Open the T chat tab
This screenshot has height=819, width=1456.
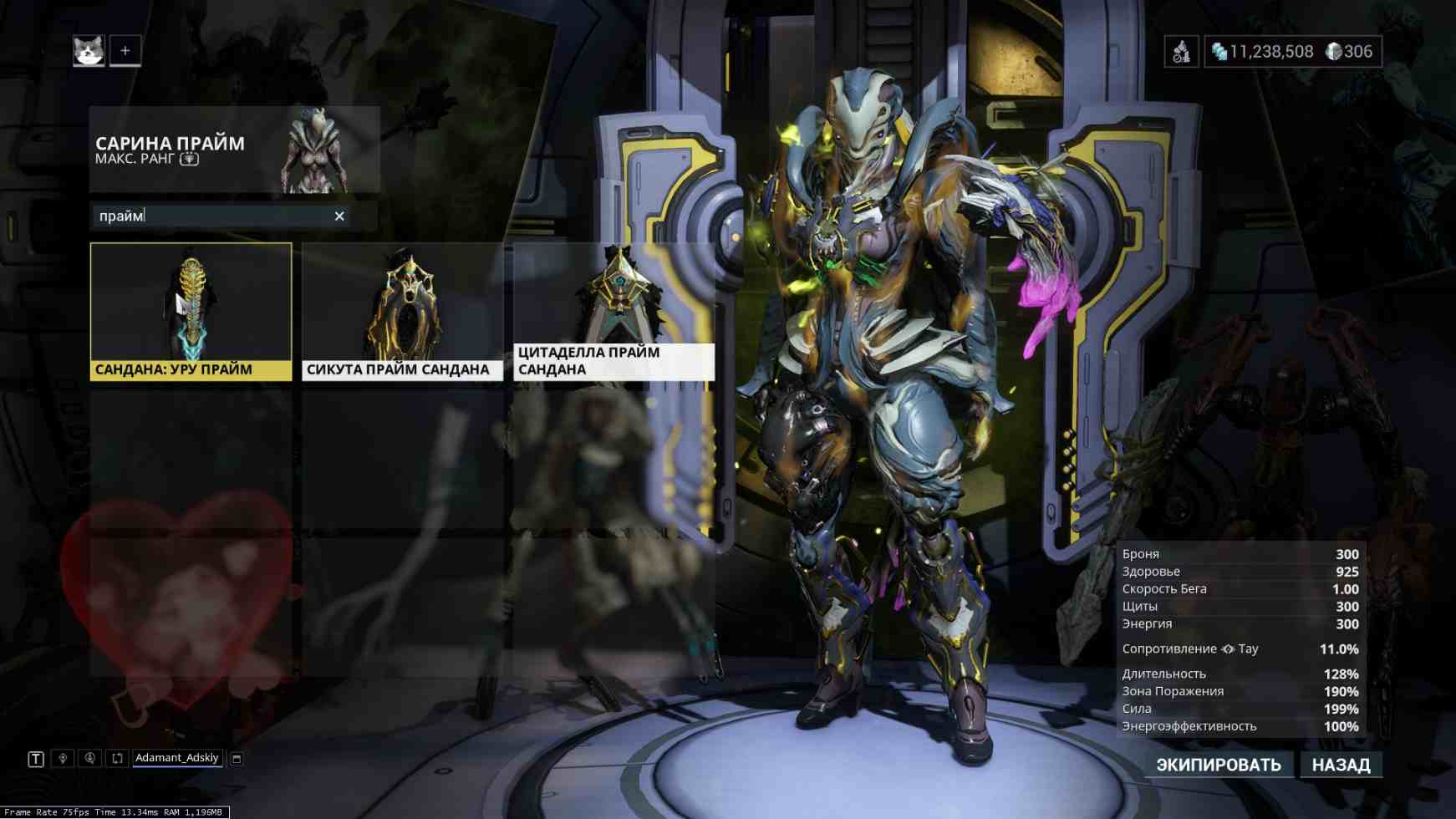[x=36, y=759]
